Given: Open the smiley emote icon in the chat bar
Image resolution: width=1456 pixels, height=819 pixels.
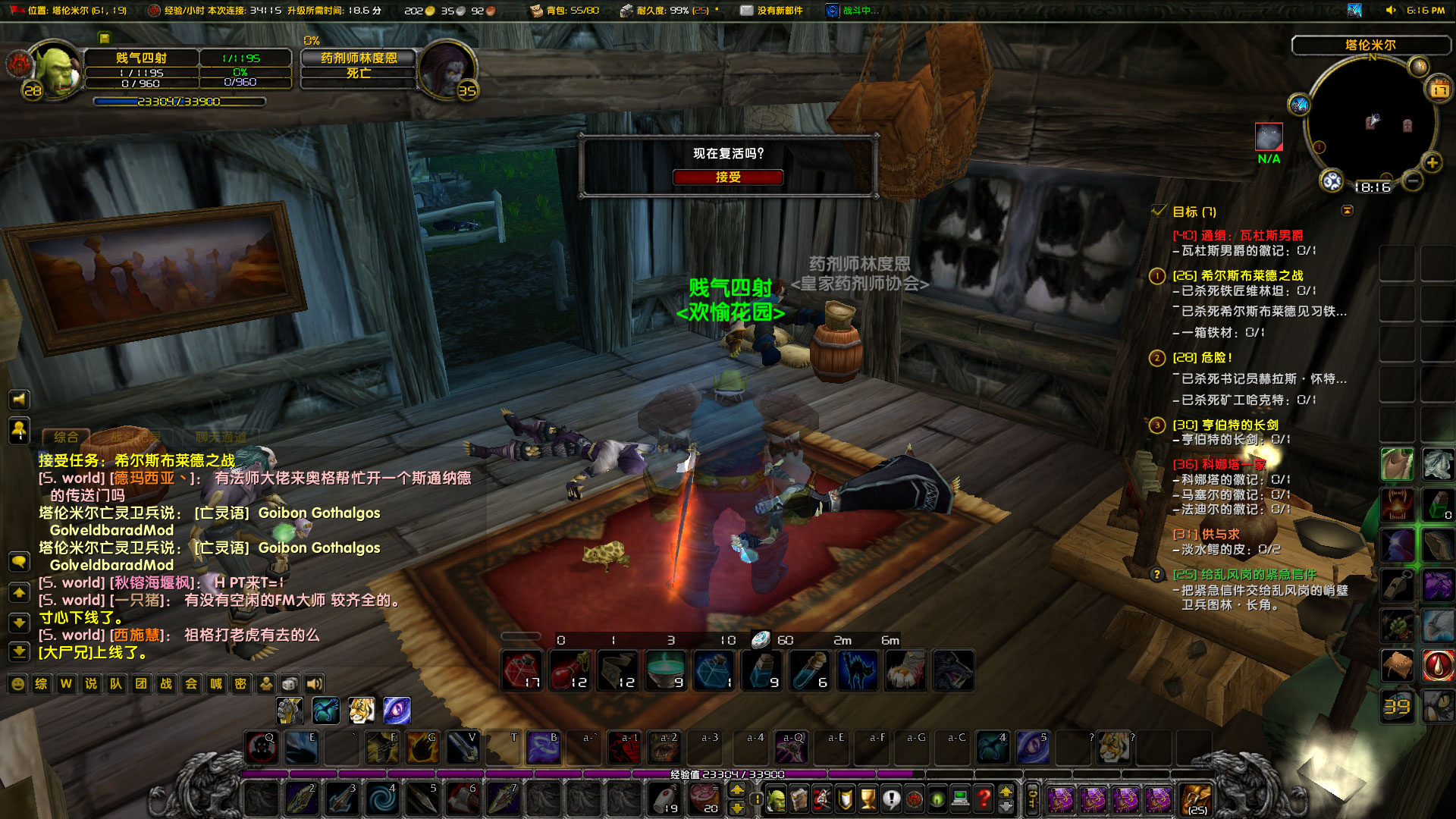Looking at the screenshot, I should tap(17, 684).
